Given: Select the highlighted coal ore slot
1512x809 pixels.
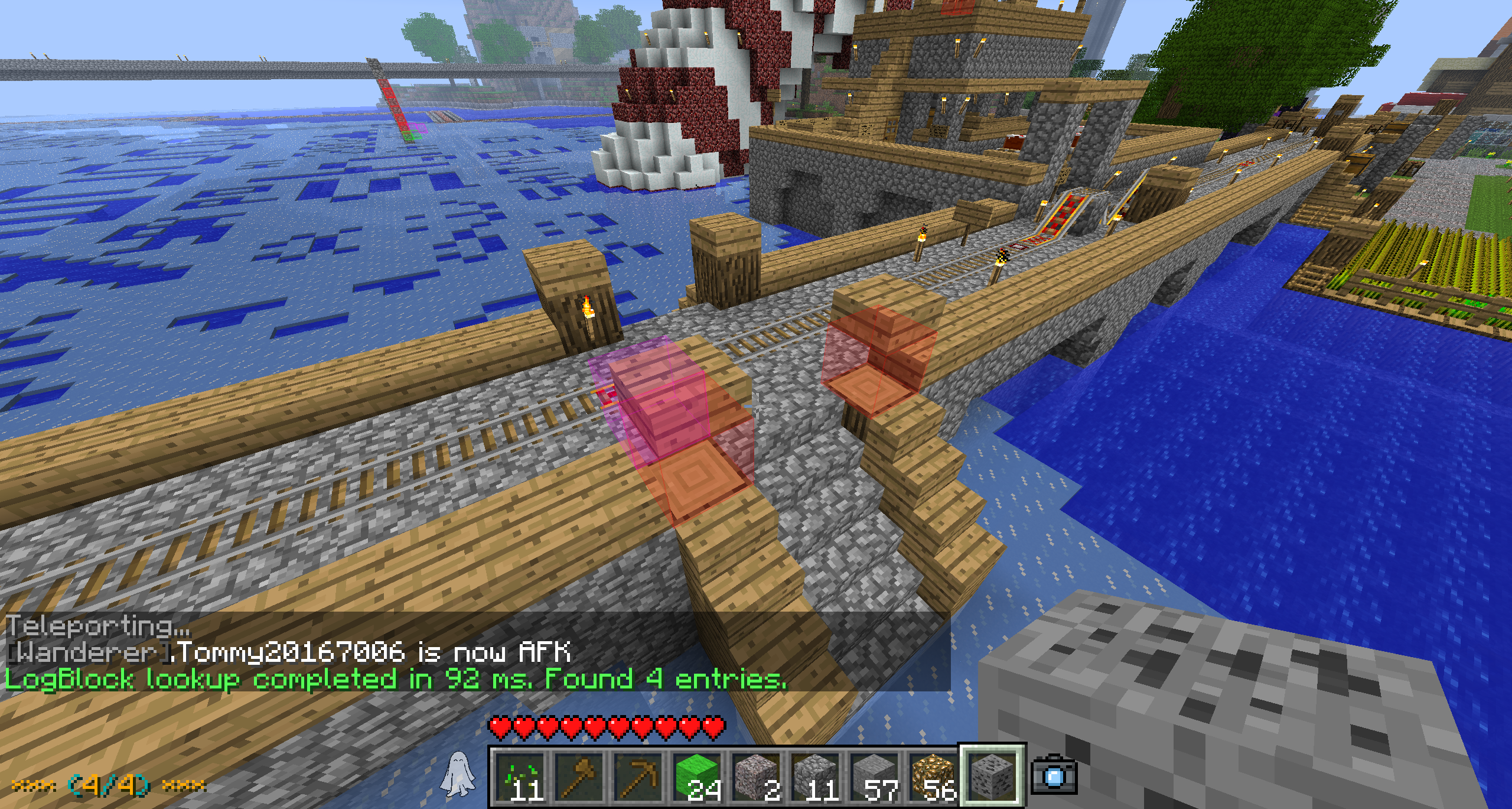Looking at the screenshot, I should [992, 775].
